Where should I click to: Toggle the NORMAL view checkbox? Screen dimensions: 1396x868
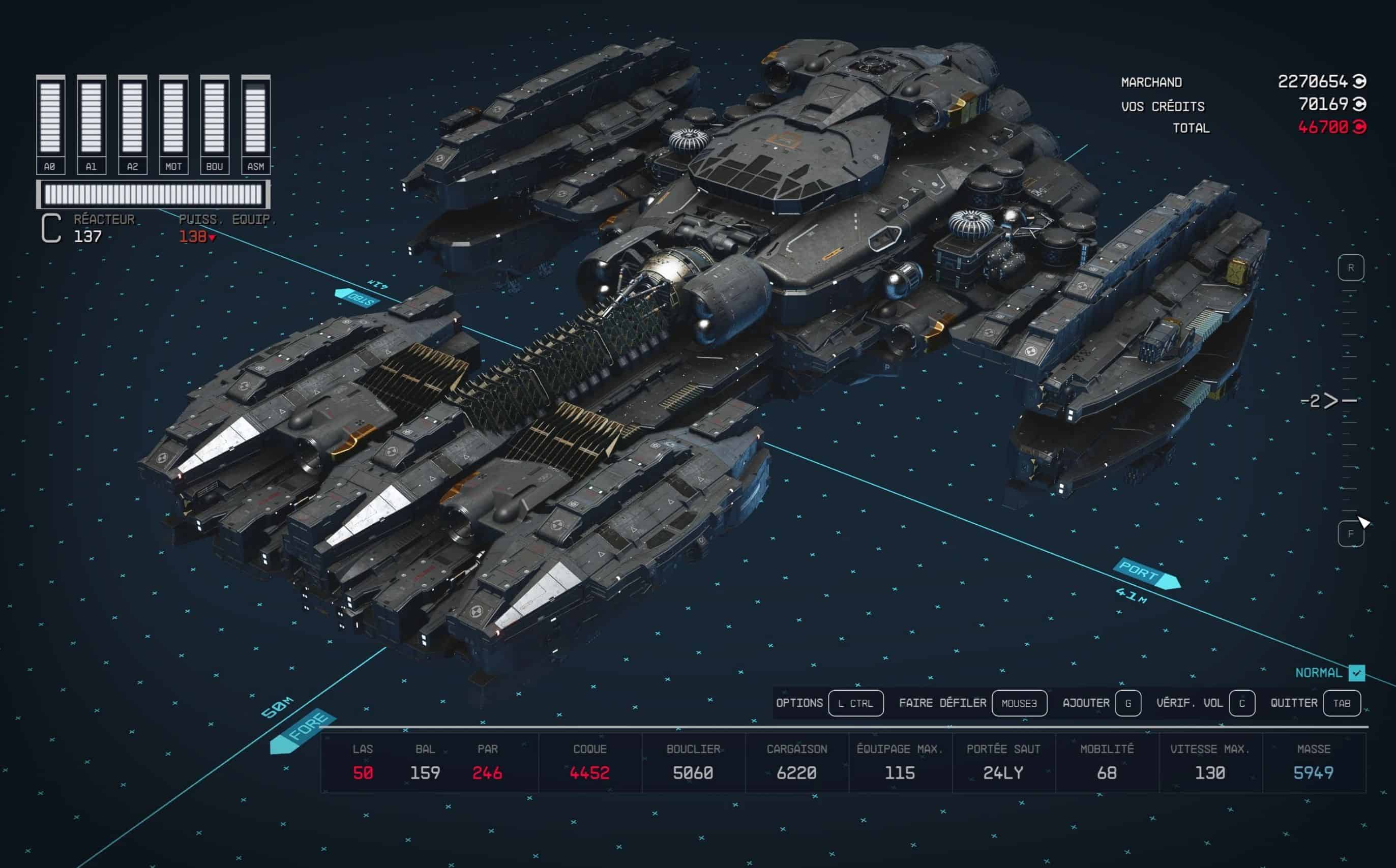click(x=1356, y=672)
